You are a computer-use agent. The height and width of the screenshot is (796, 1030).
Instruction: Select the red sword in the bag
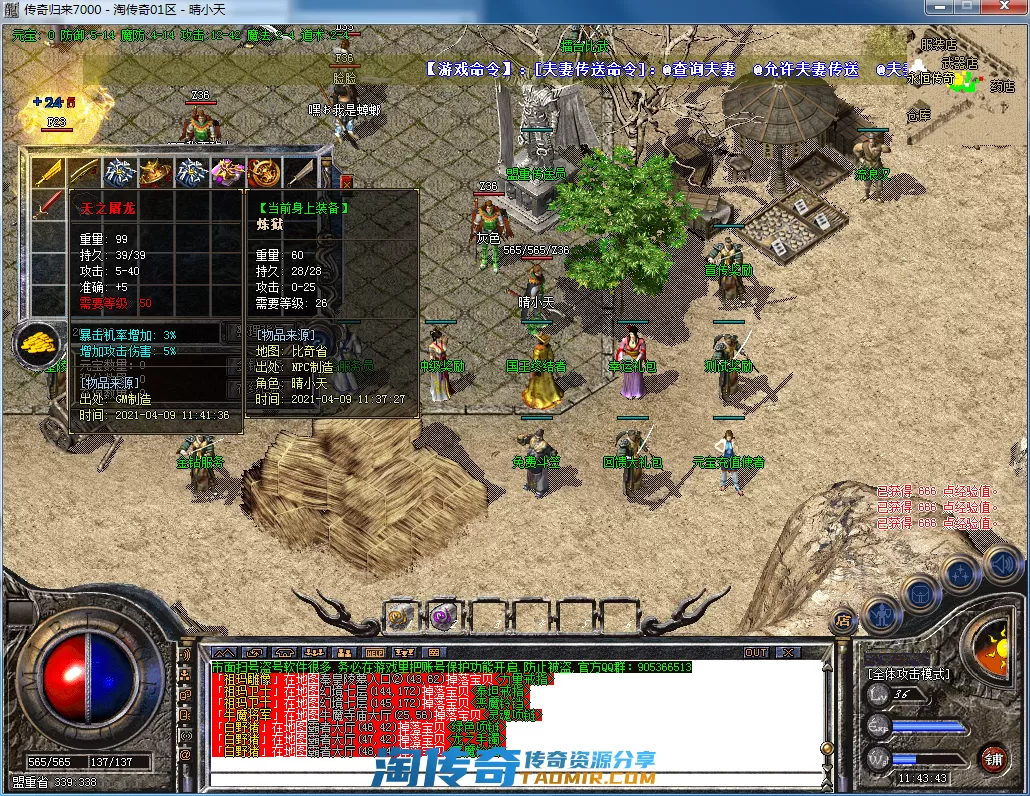[x=48, y=206]
